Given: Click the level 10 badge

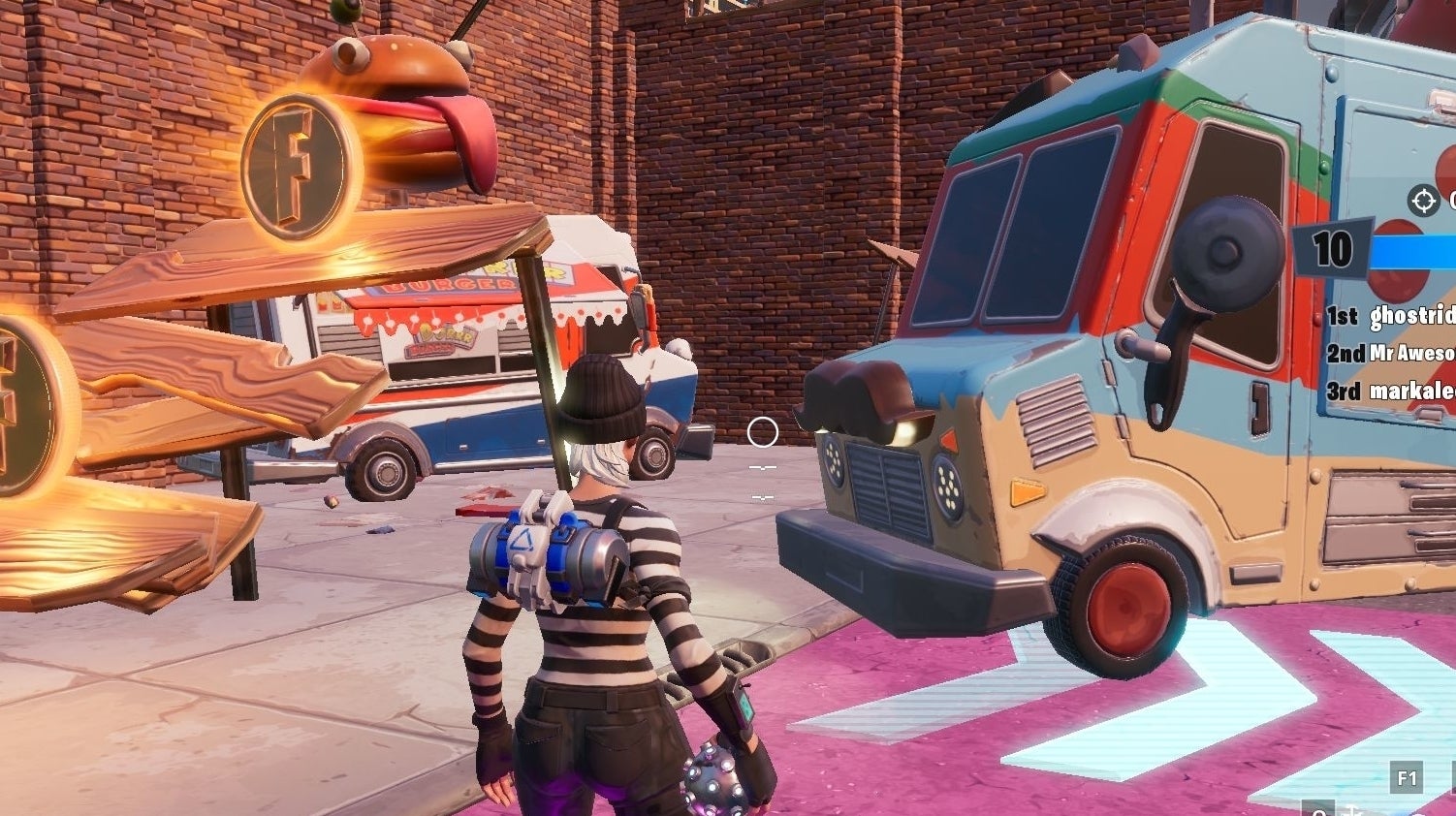Looking at the screenshot, I should [1334, 249].
